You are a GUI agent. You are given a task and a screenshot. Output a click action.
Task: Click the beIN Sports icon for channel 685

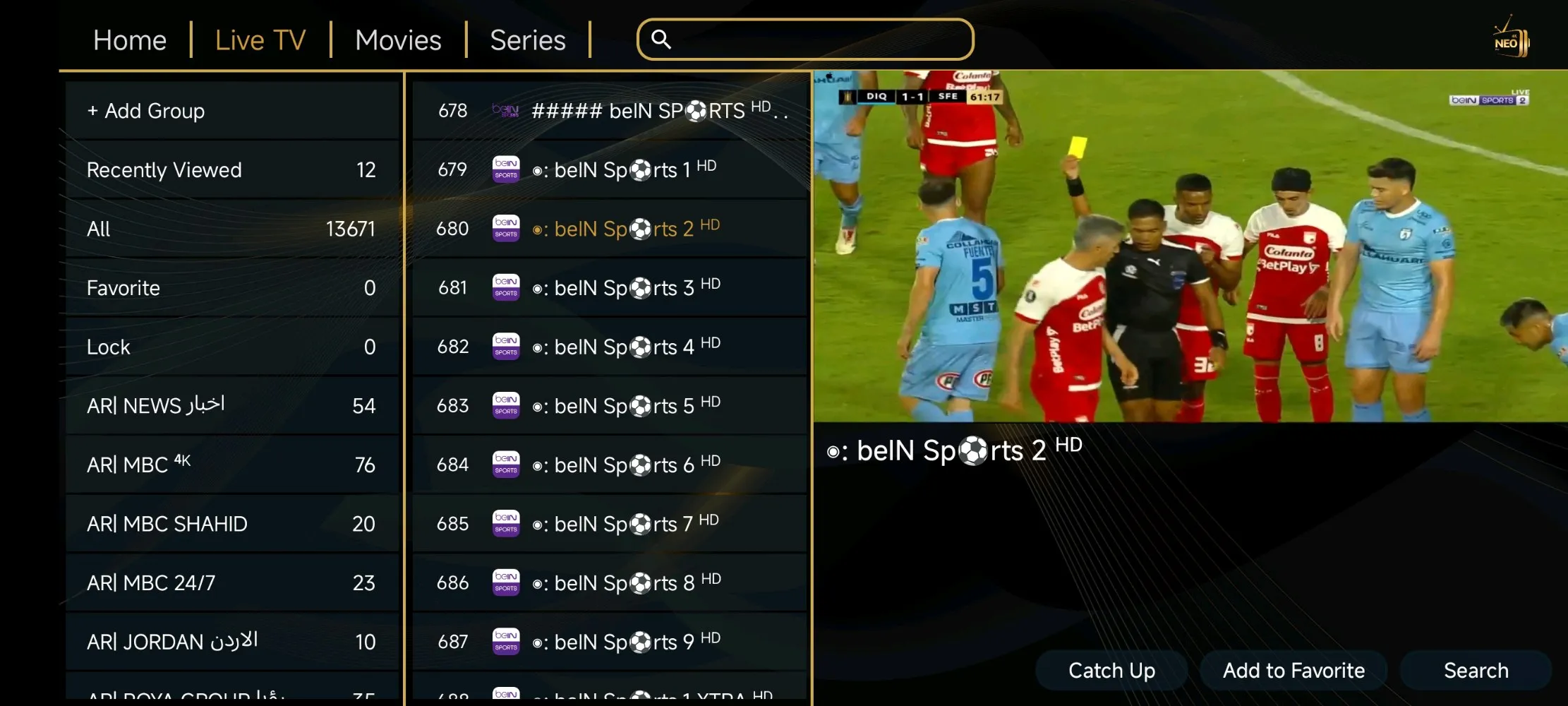tap(506, 524)
